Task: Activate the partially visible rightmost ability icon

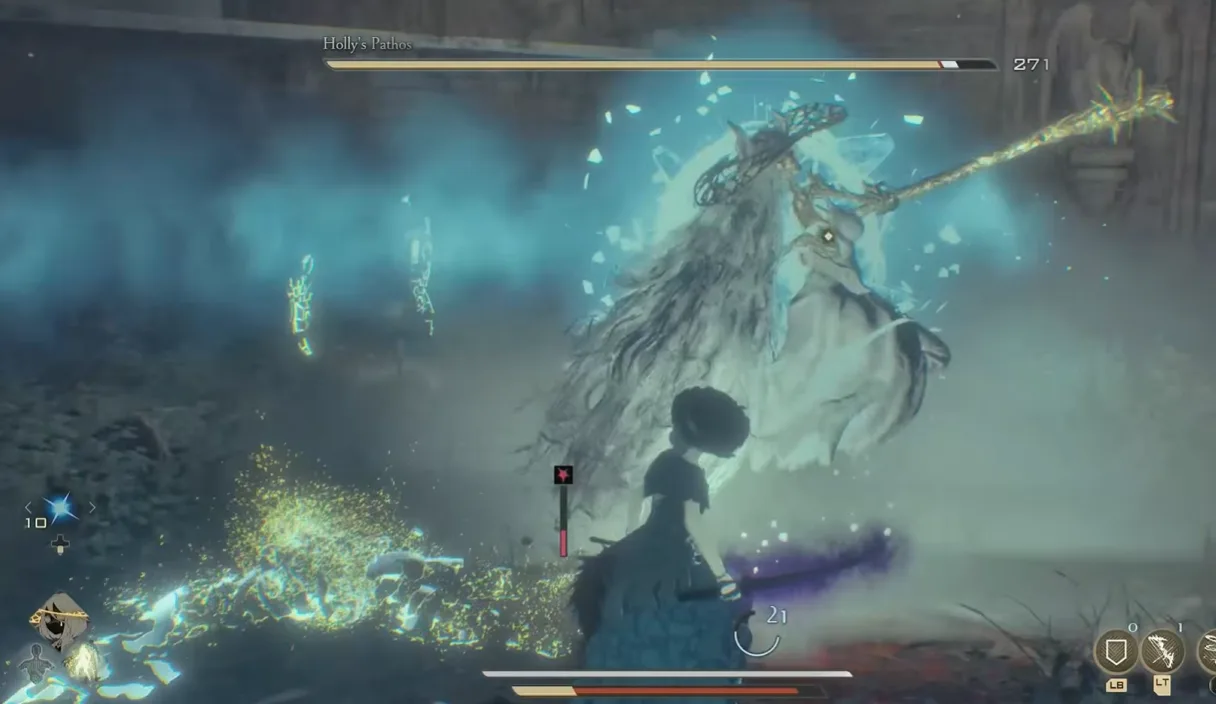Action: pos(1206,653)
